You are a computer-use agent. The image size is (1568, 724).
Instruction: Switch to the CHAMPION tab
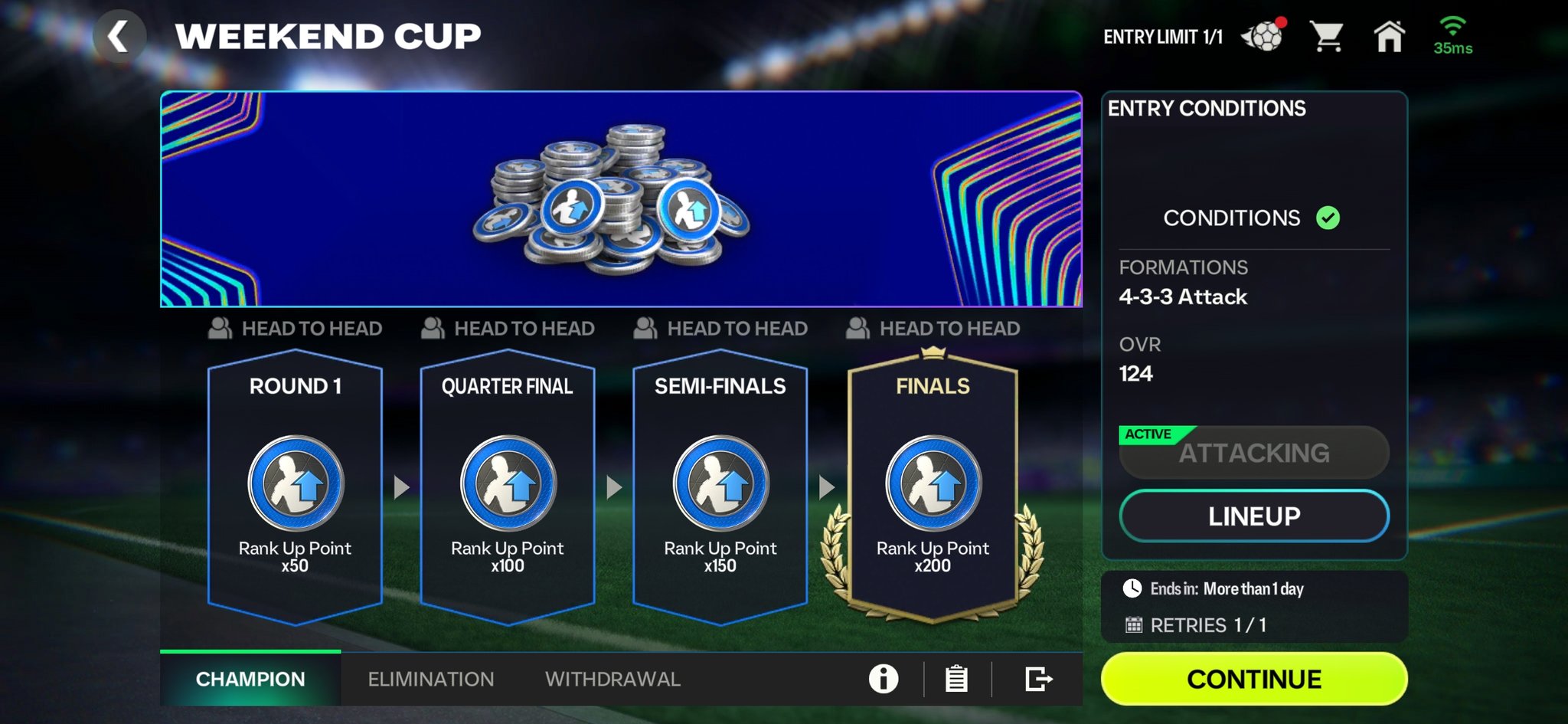(250, 679)
